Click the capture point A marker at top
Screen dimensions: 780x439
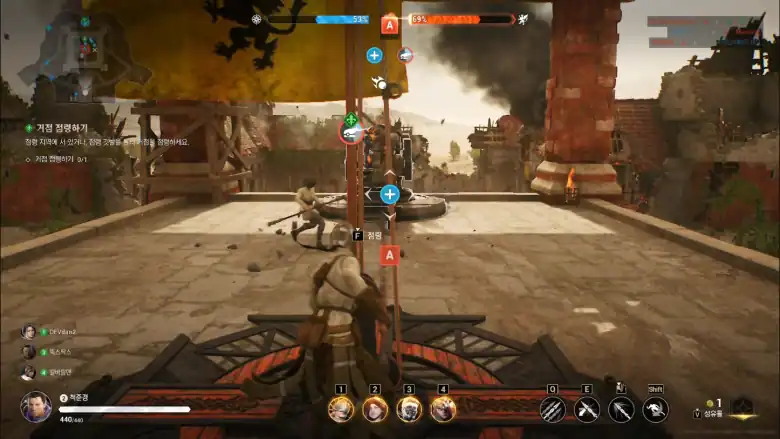[x=389, y=24]
